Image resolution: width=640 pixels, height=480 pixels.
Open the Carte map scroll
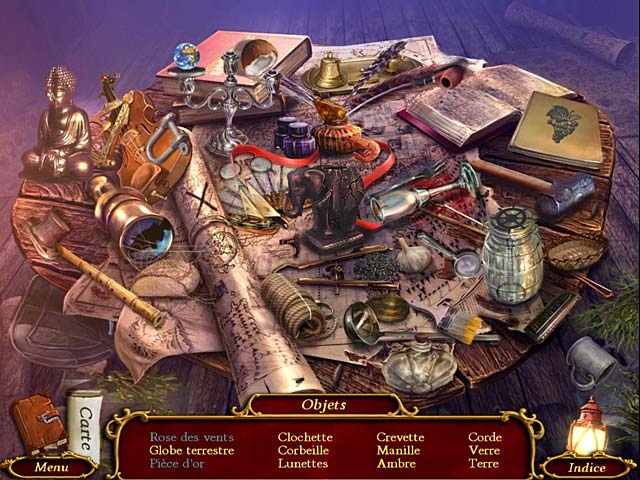pos(86,420)
